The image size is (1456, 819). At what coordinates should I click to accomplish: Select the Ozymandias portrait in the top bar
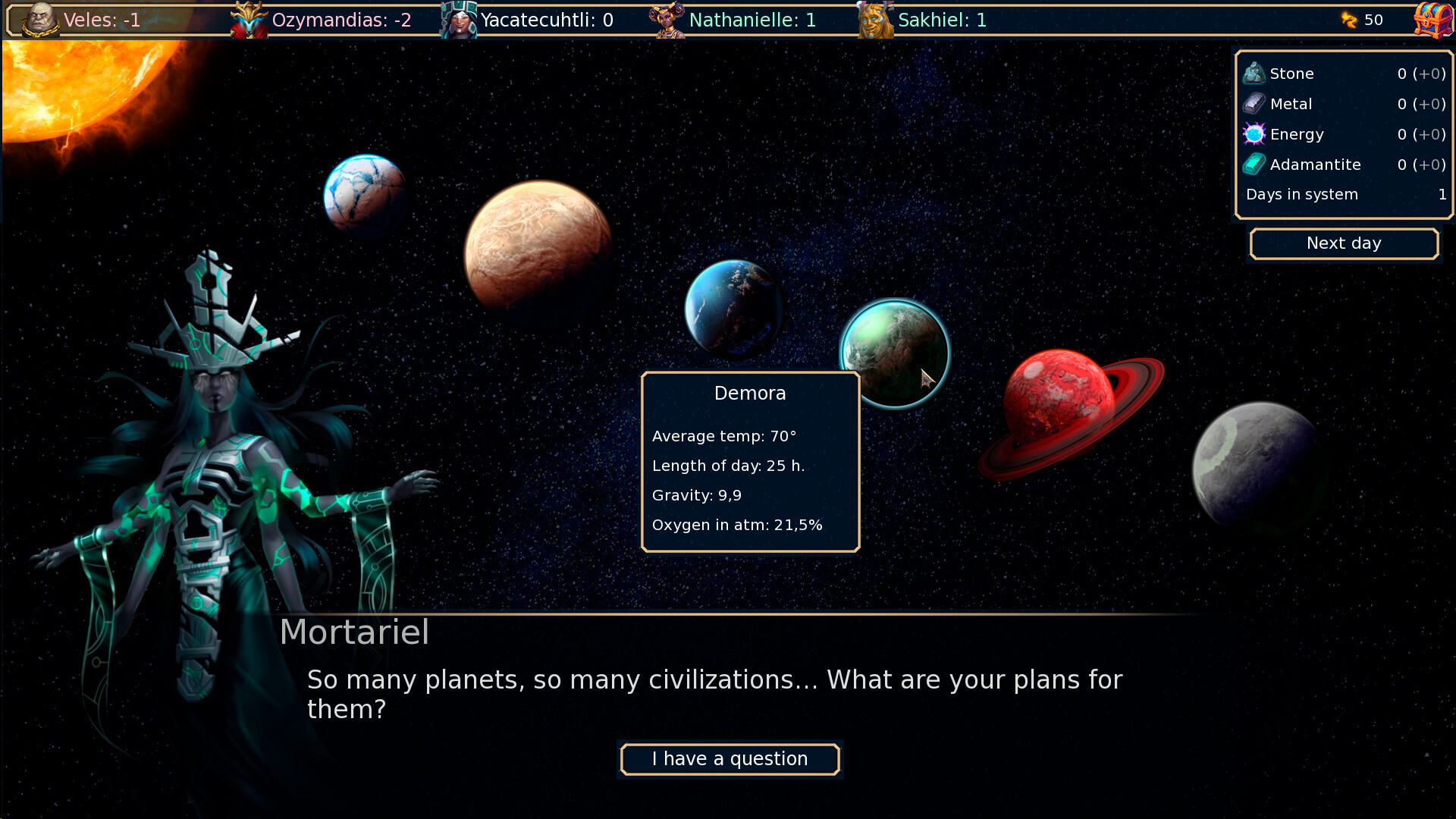(250, 20)
